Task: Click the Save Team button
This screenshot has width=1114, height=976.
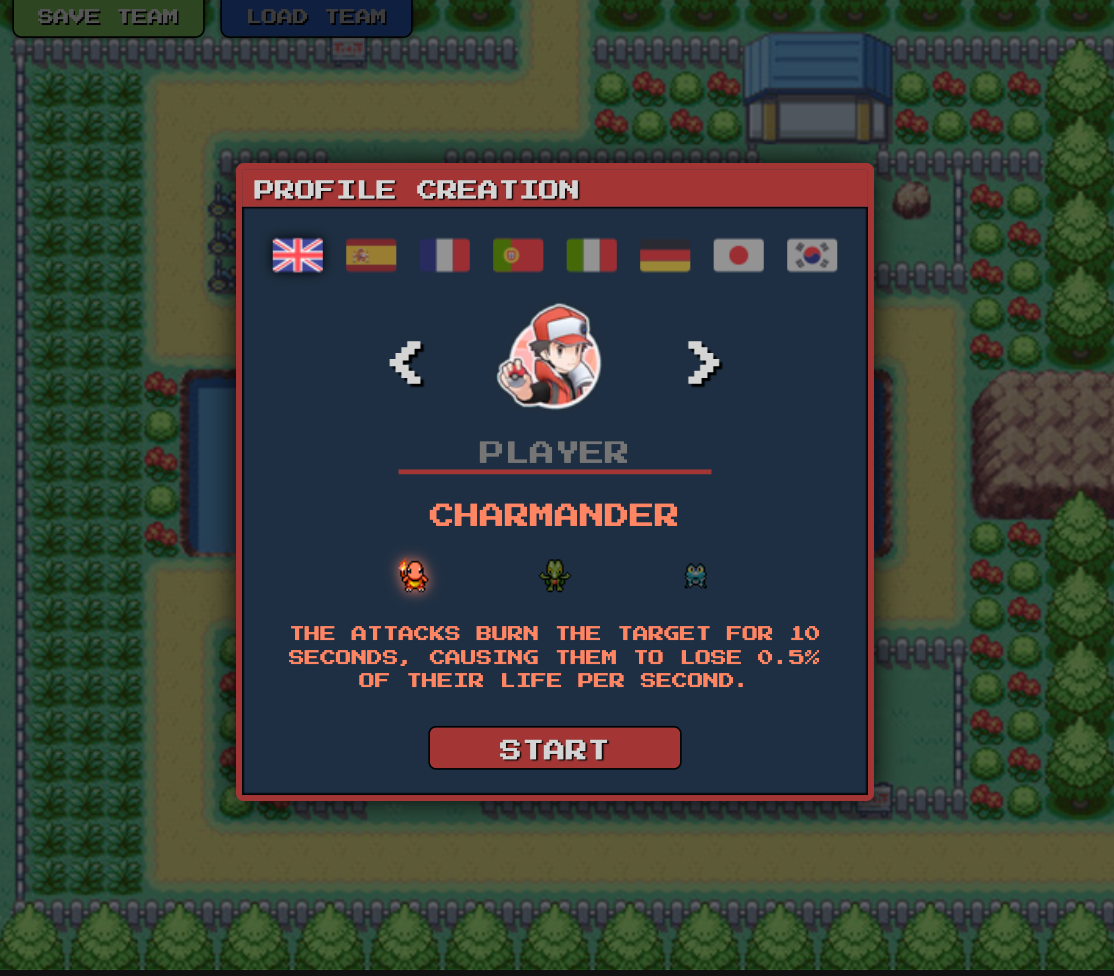Action: (108, 17)
